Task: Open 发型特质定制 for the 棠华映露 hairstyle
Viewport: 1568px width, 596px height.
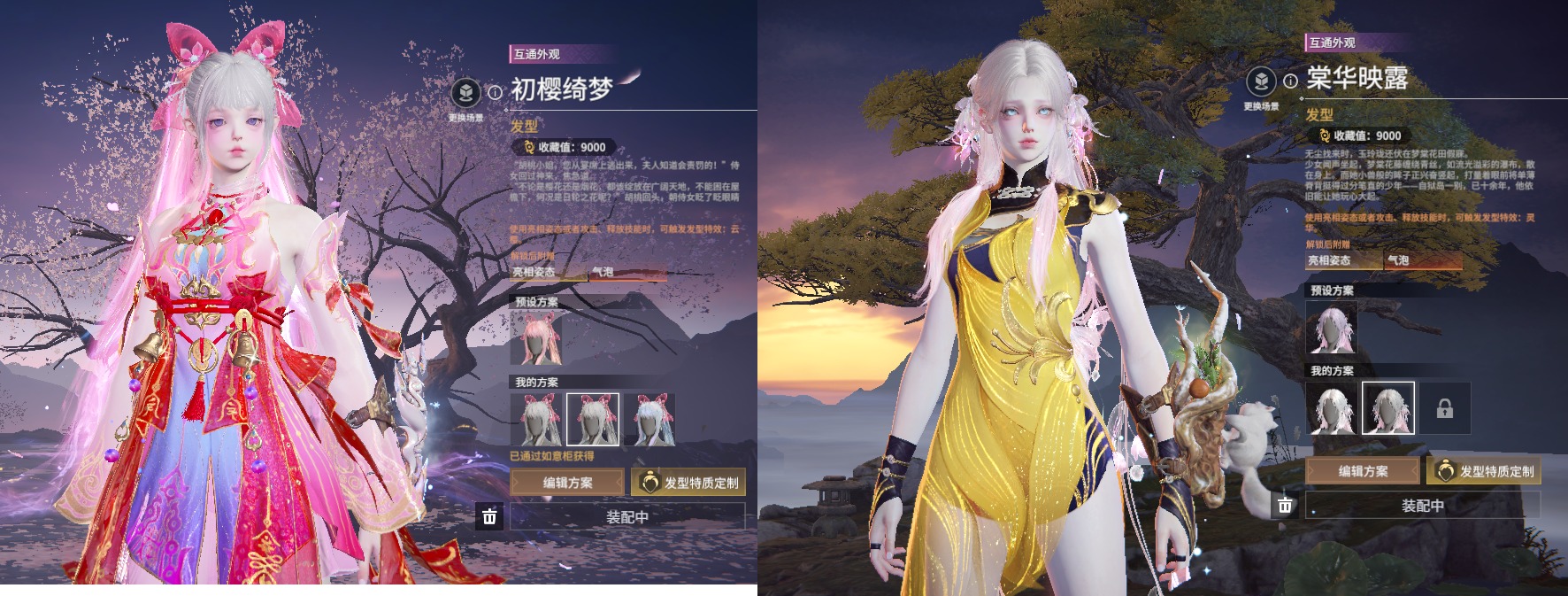Action: [1484, 471]
